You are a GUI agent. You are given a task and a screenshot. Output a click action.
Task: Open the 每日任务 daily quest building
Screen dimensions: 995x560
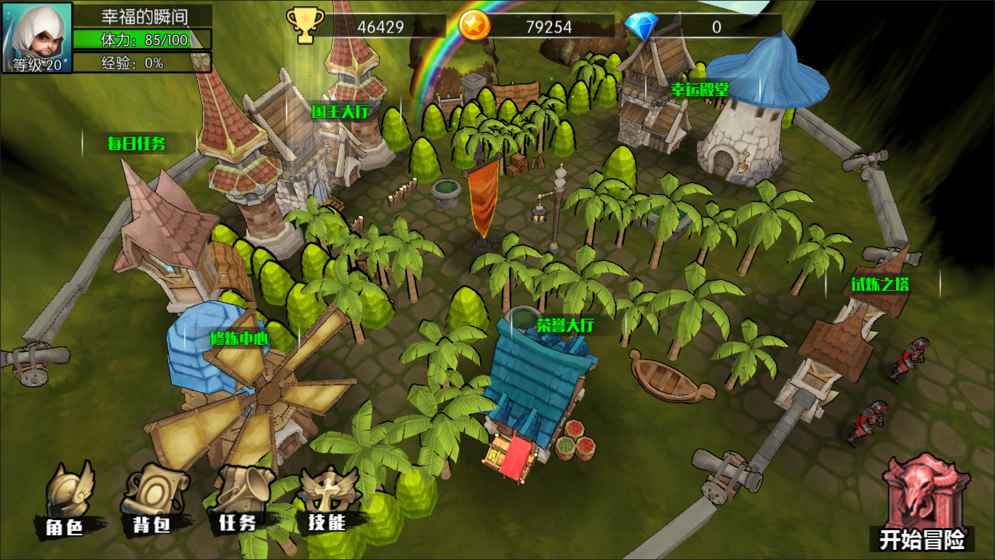(136, 143)
